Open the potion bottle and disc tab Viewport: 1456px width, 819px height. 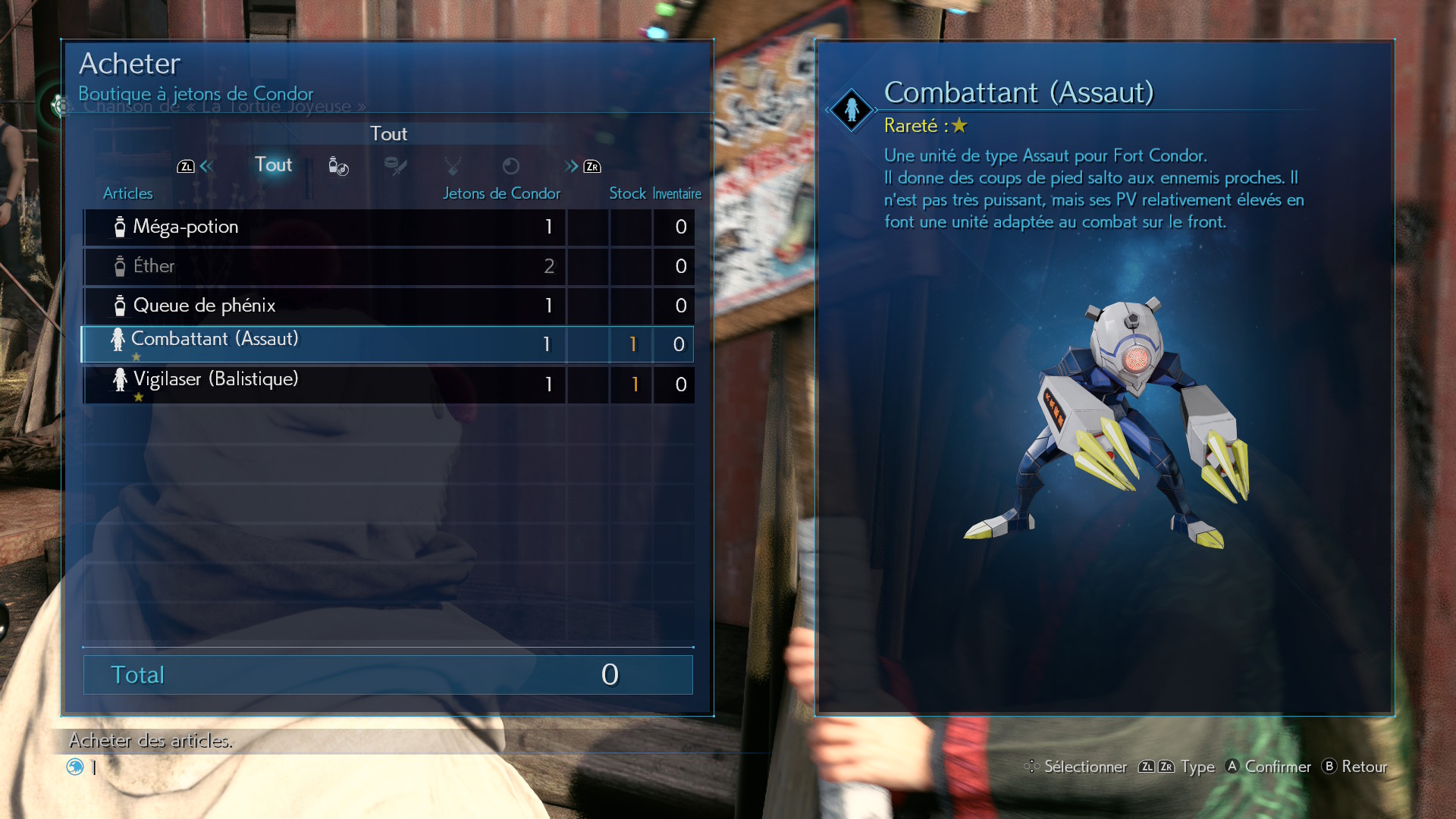tap(338, 166)
